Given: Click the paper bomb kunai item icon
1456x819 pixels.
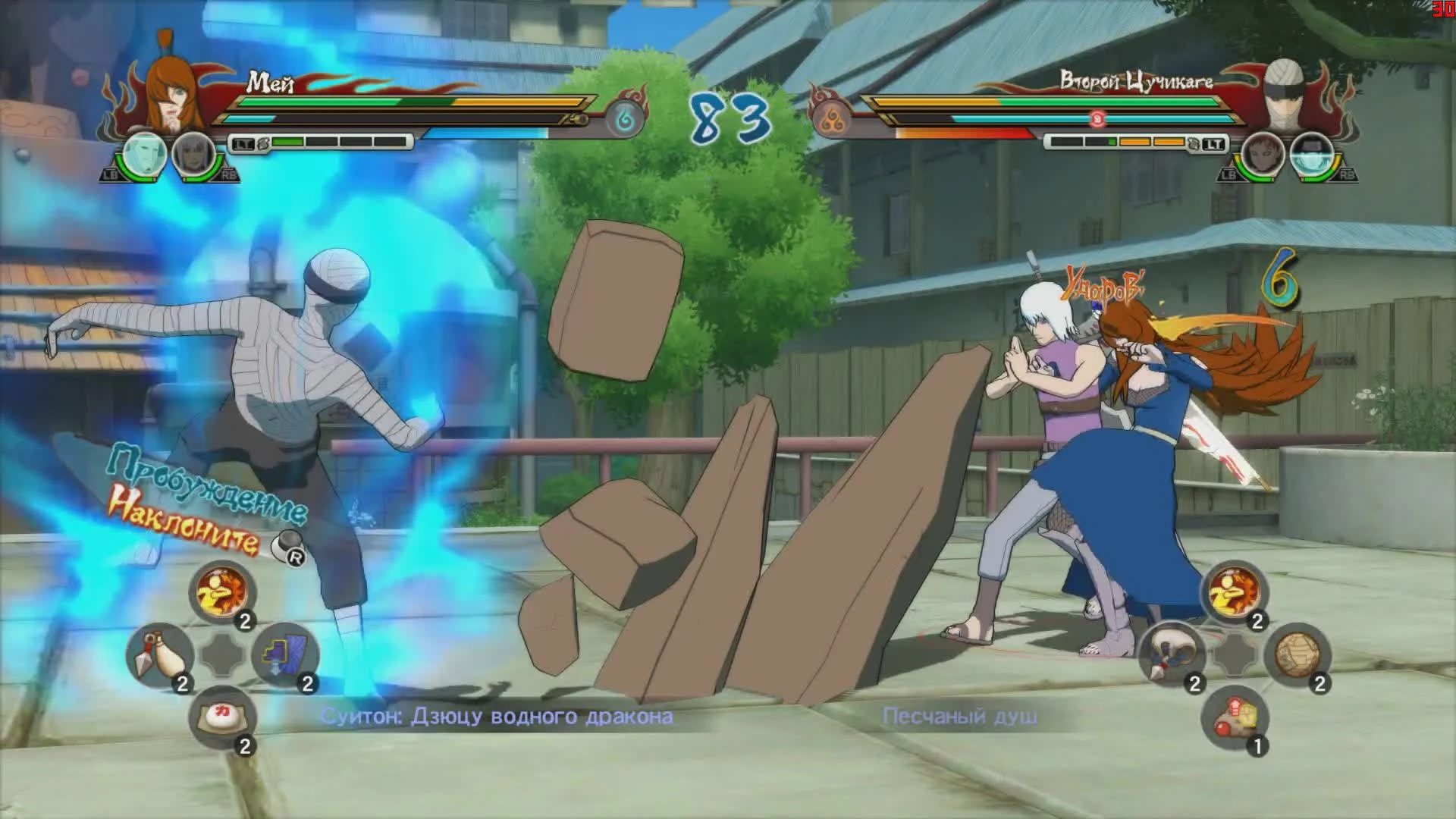Looking at the screenshot, I should point(159,651).
